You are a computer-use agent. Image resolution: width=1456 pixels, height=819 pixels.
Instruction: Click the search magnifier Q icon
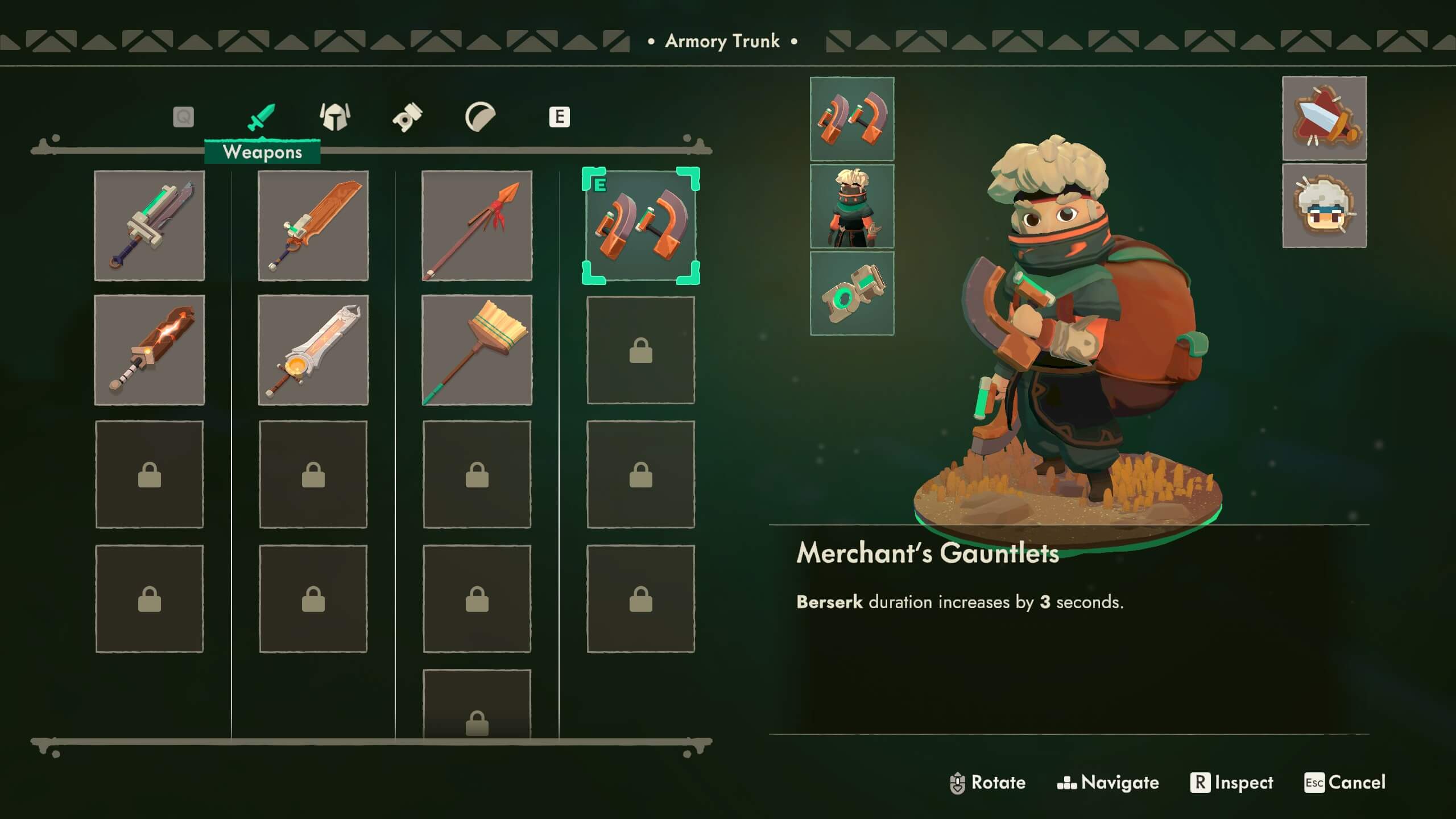tap(182, 117)
